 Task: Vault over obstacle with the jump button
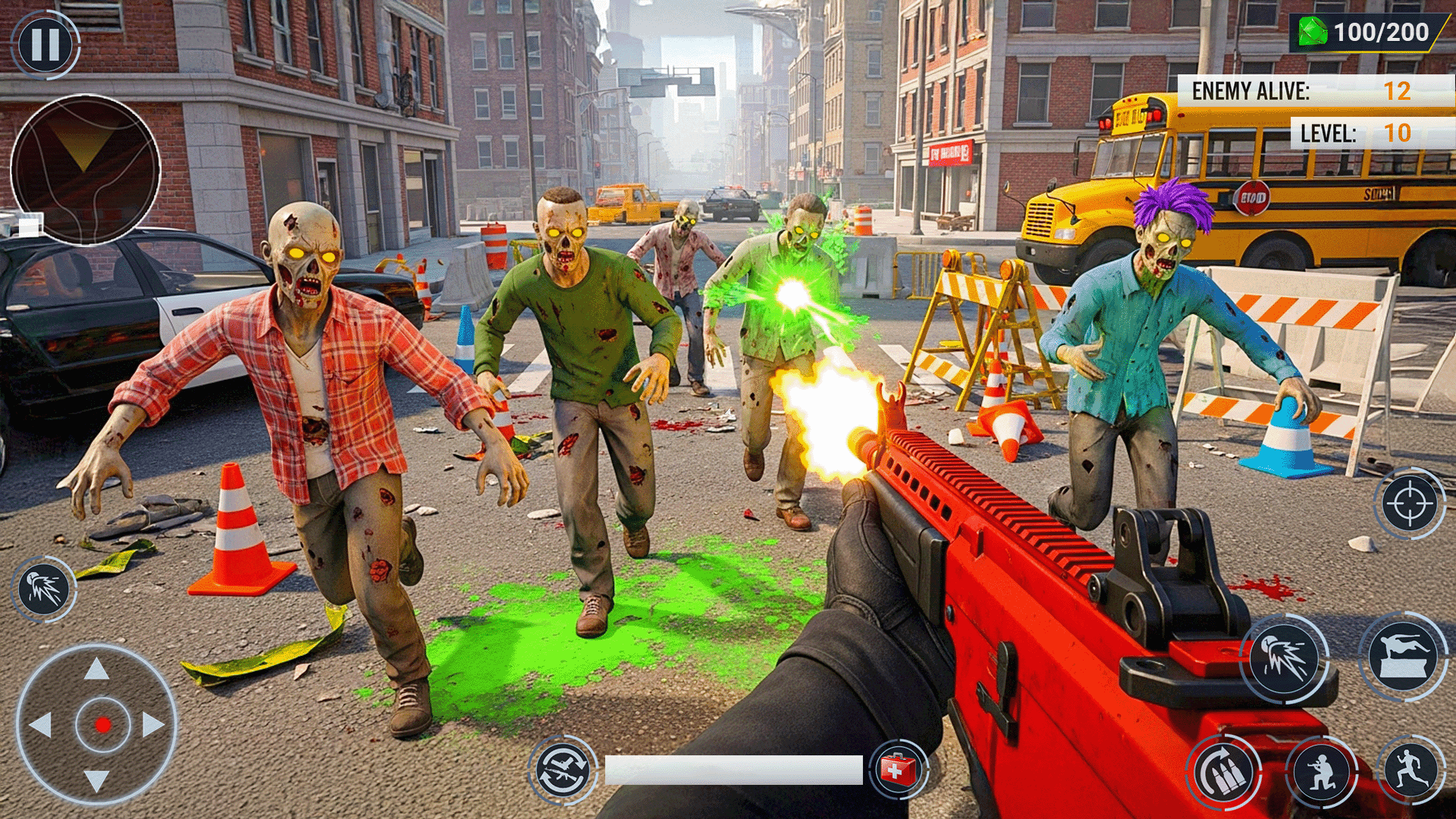(x=1403, y=656)
